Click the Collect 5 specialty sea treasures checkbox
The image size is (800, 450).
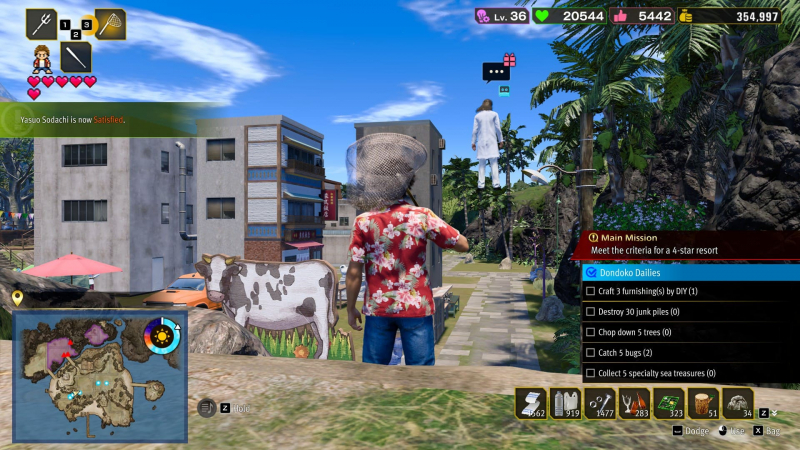[590, 373]
